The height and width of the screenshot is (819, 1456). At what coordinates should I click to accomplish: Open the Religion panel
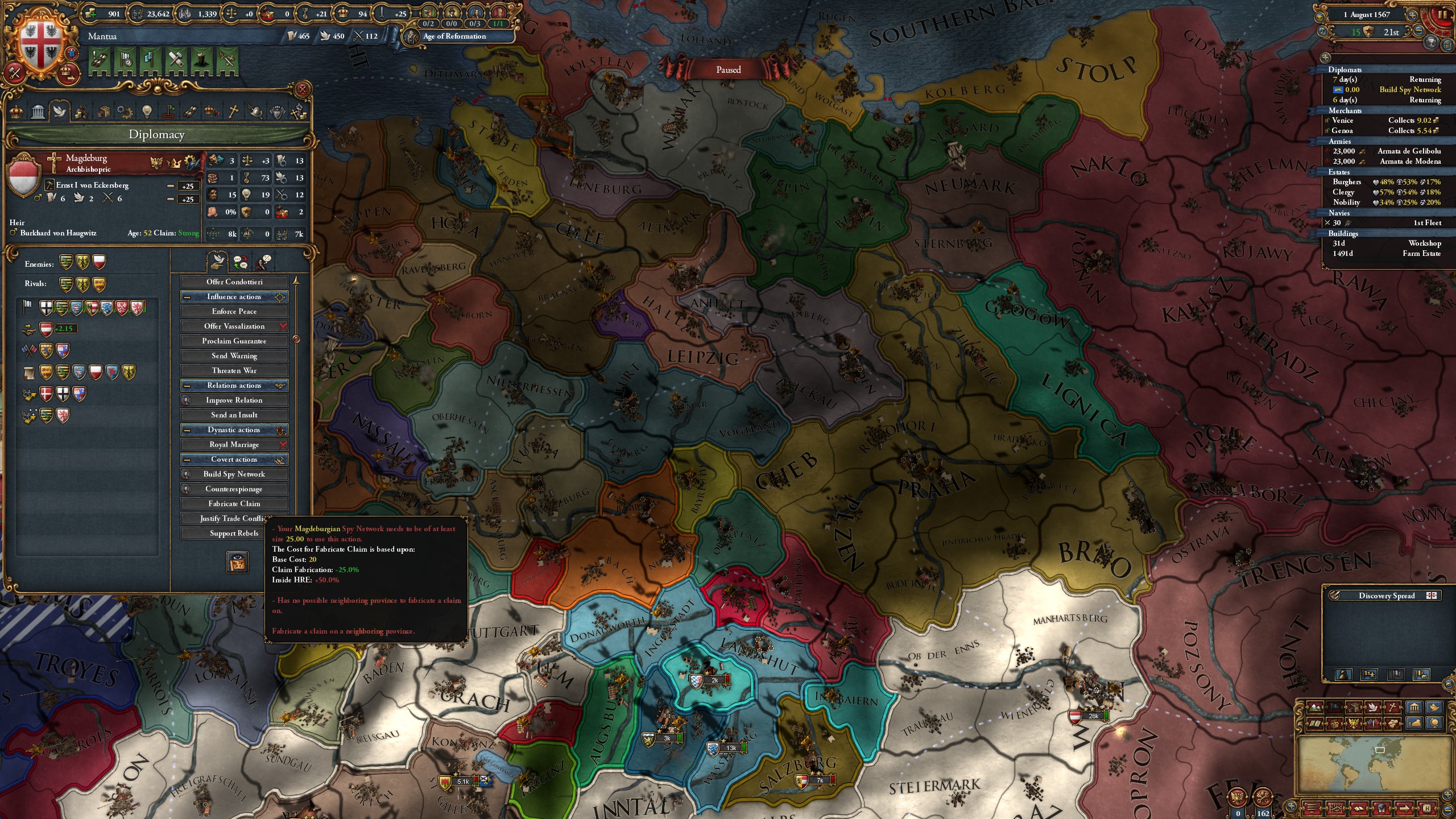pos(233,111)
